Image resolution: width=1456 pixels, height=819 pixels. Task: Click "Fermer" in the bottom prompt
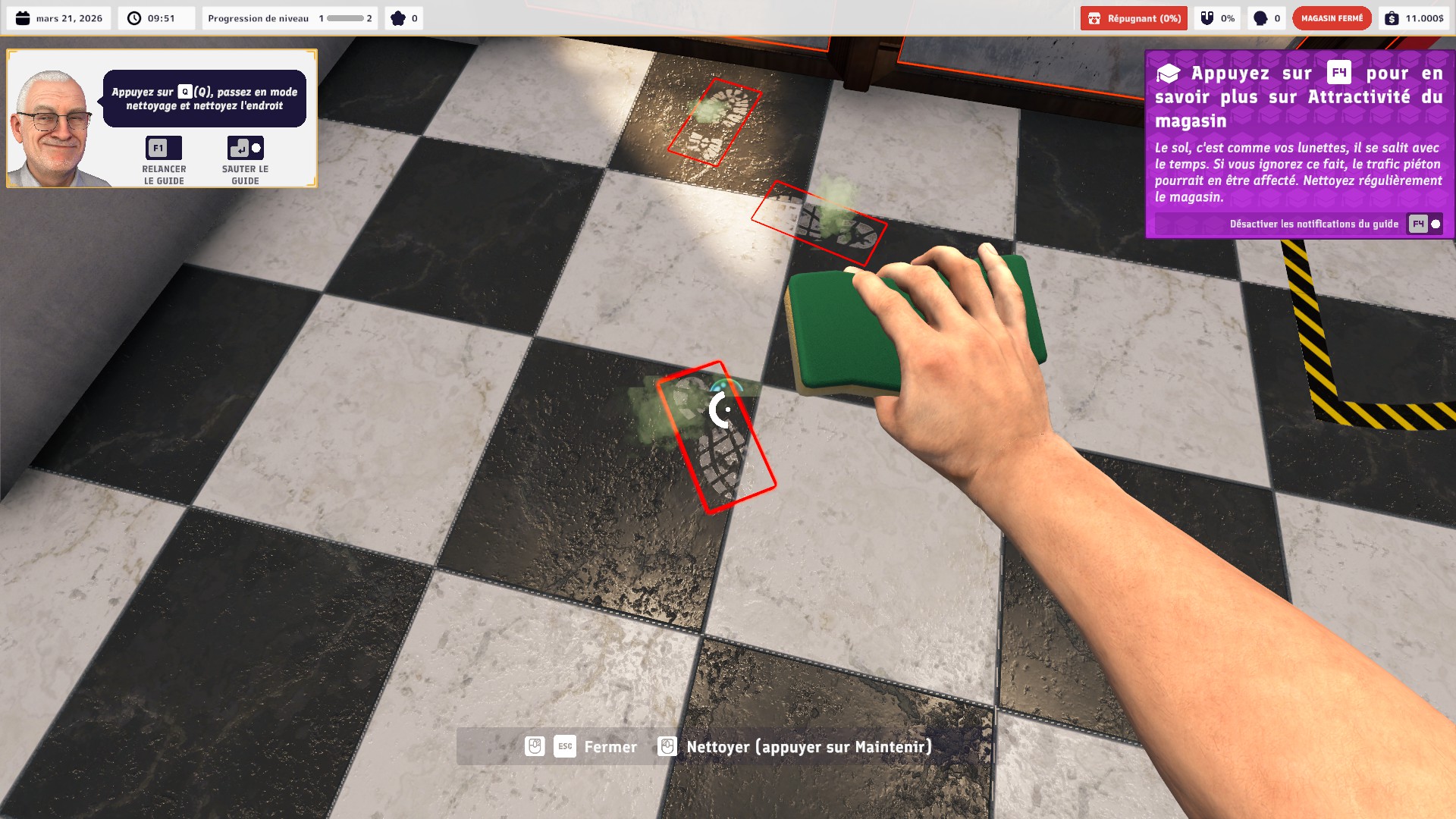[x=610, y=746]
